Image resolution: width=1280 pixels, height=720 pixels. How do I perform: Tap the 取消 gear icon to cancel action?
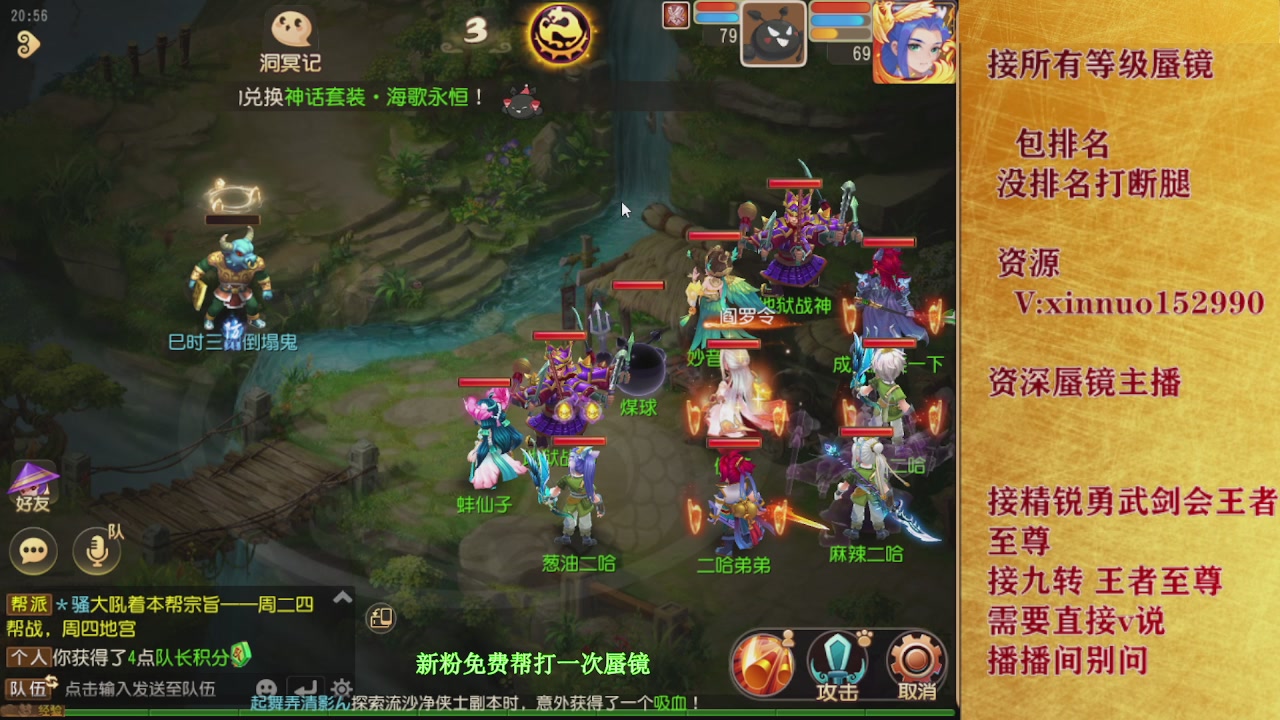point(915,657)
